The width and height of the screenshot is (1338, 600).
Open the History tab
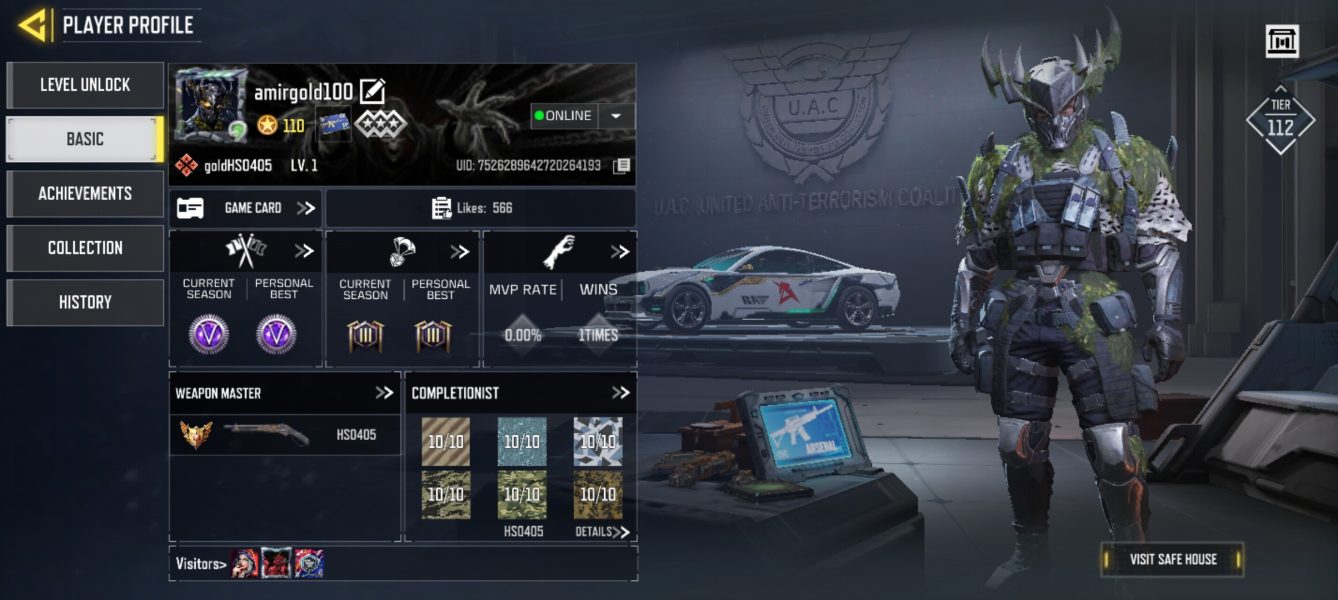[85, 302]
